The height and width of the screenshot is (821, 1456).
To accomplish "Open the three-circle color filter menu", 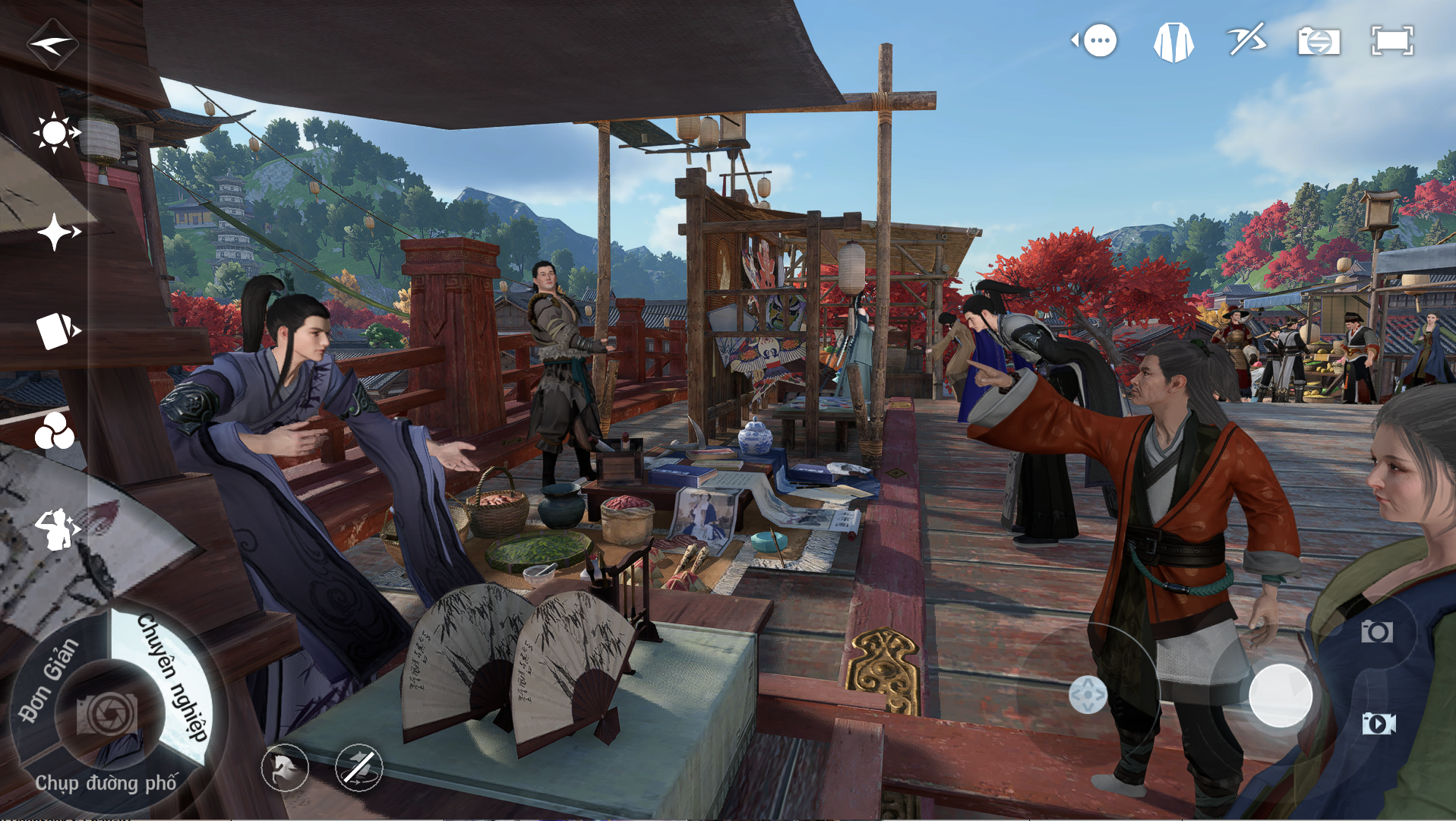I will coord(55,432).
